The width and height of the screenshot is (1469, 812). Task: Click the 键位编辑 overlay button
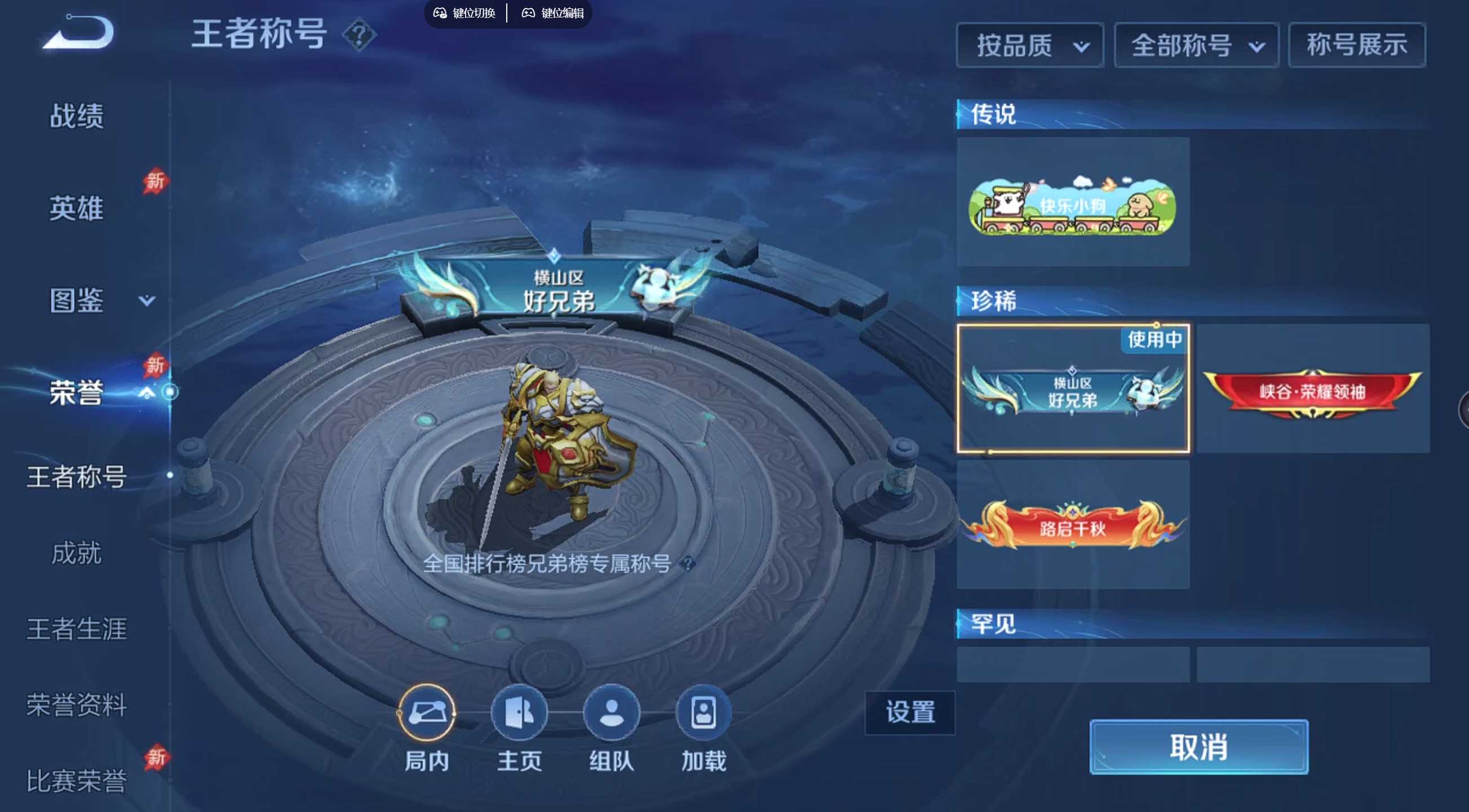[553, 12]
